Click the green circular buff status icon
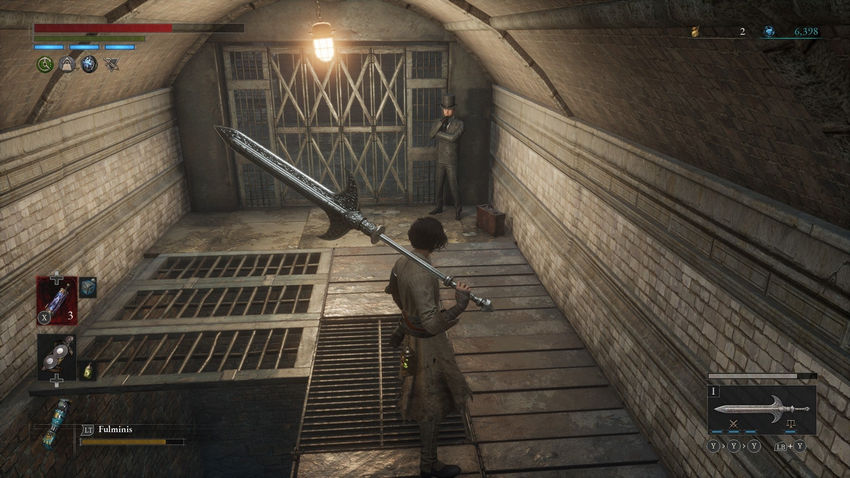 45,65
